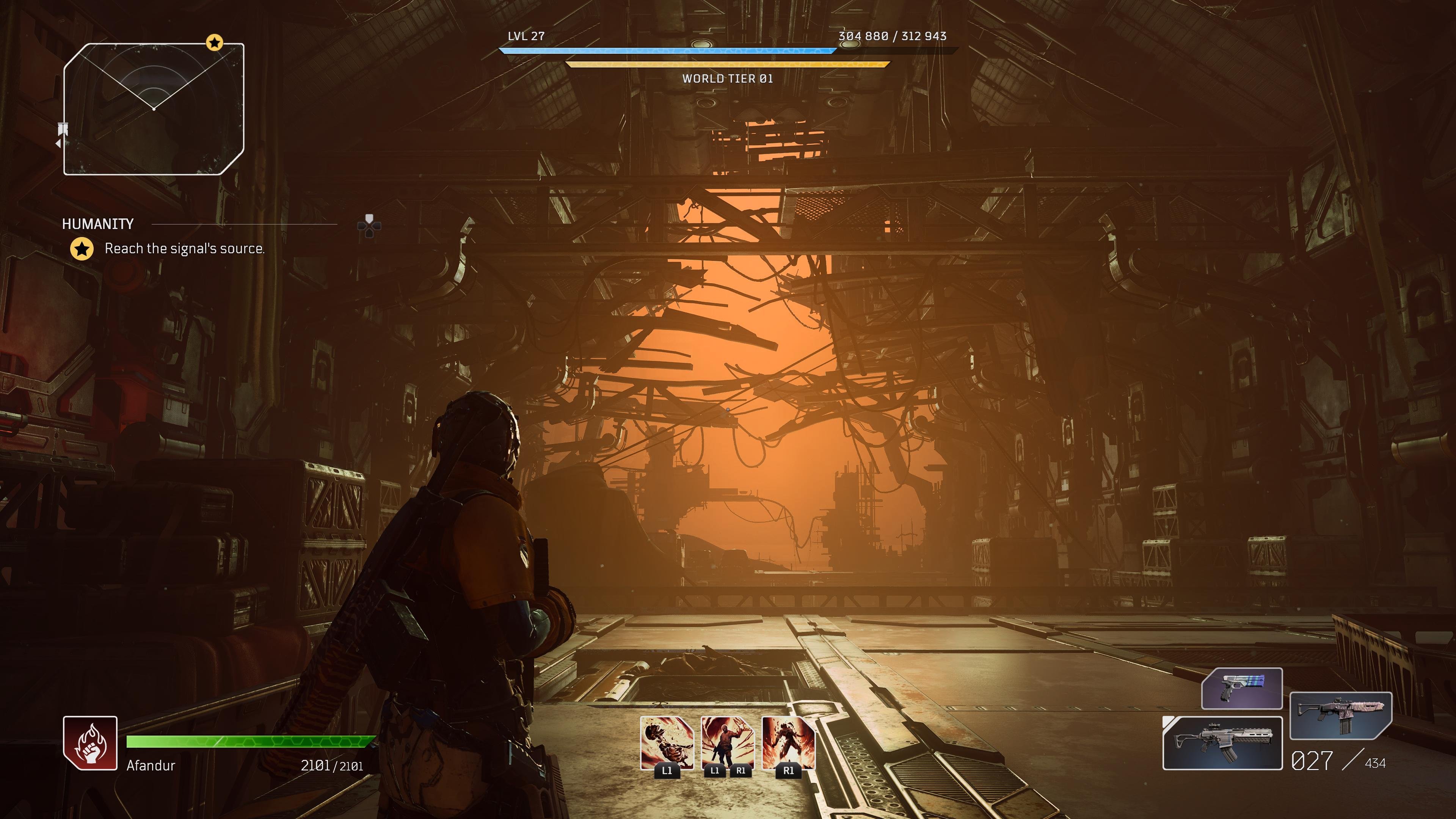Click the Pyromancer flaming fist class icon

pyautogui.click(x=90, y=743)
